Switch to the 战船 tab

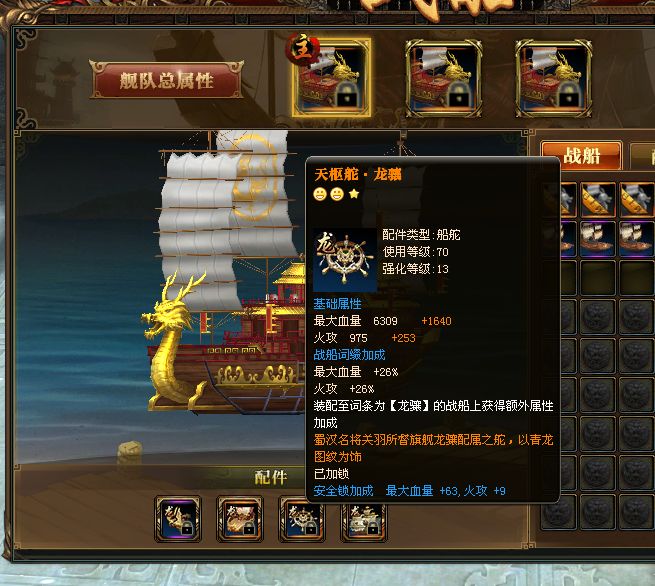[581, 156]
